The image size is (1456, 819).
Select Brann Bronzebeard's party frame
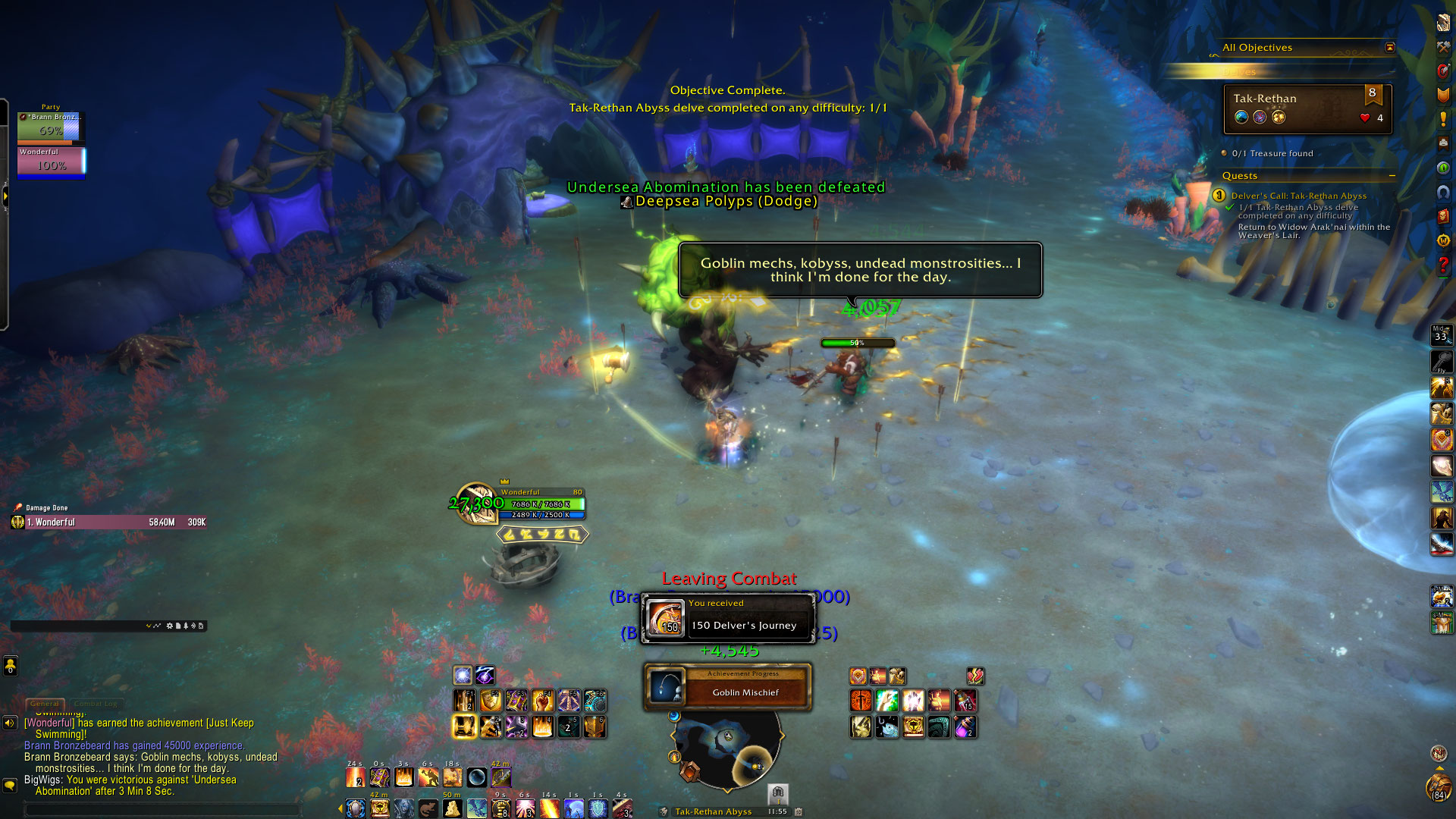point(50,127)
